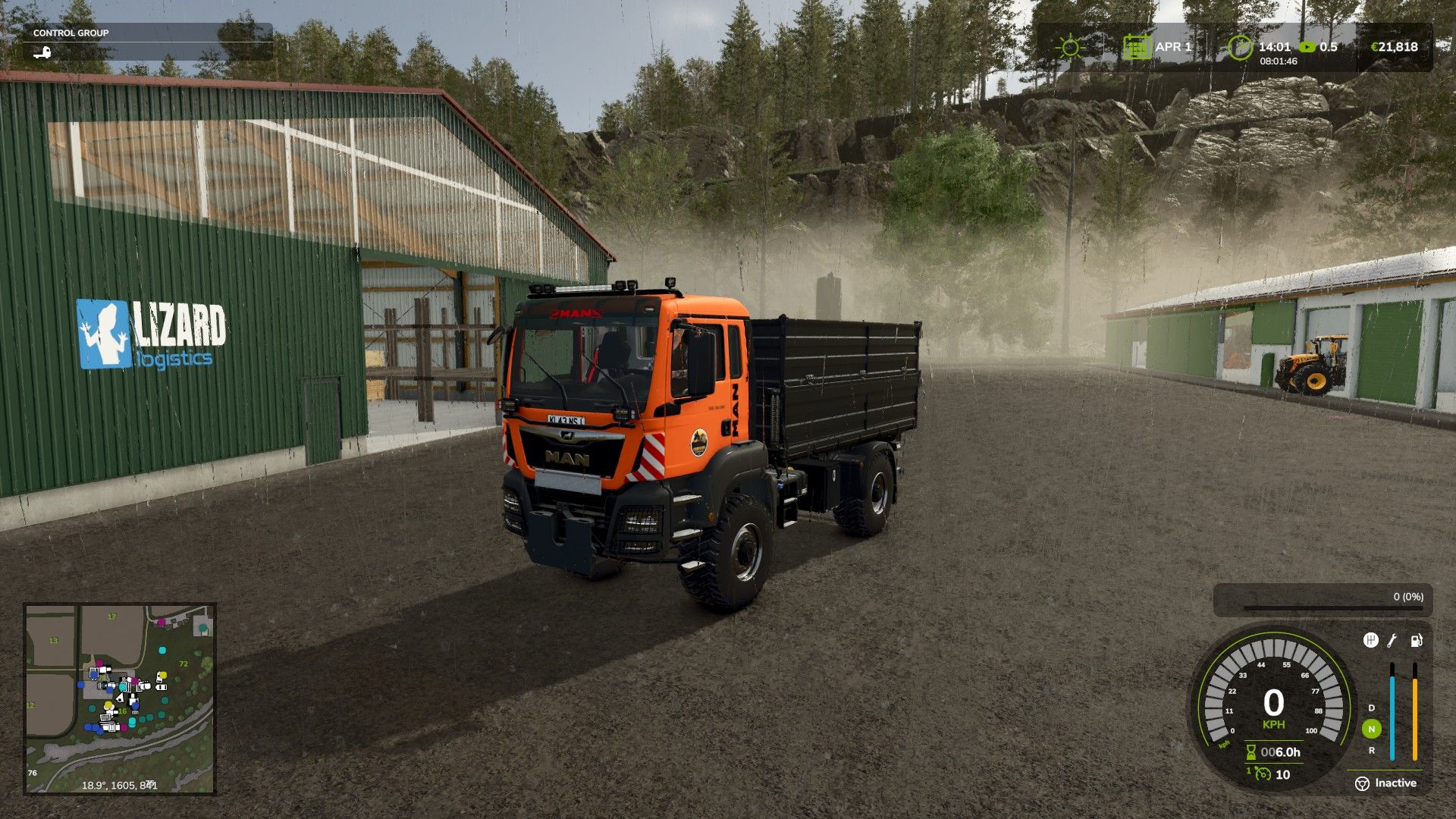Click the gear shifter icon on the dashboard

tap(1370, 640)
